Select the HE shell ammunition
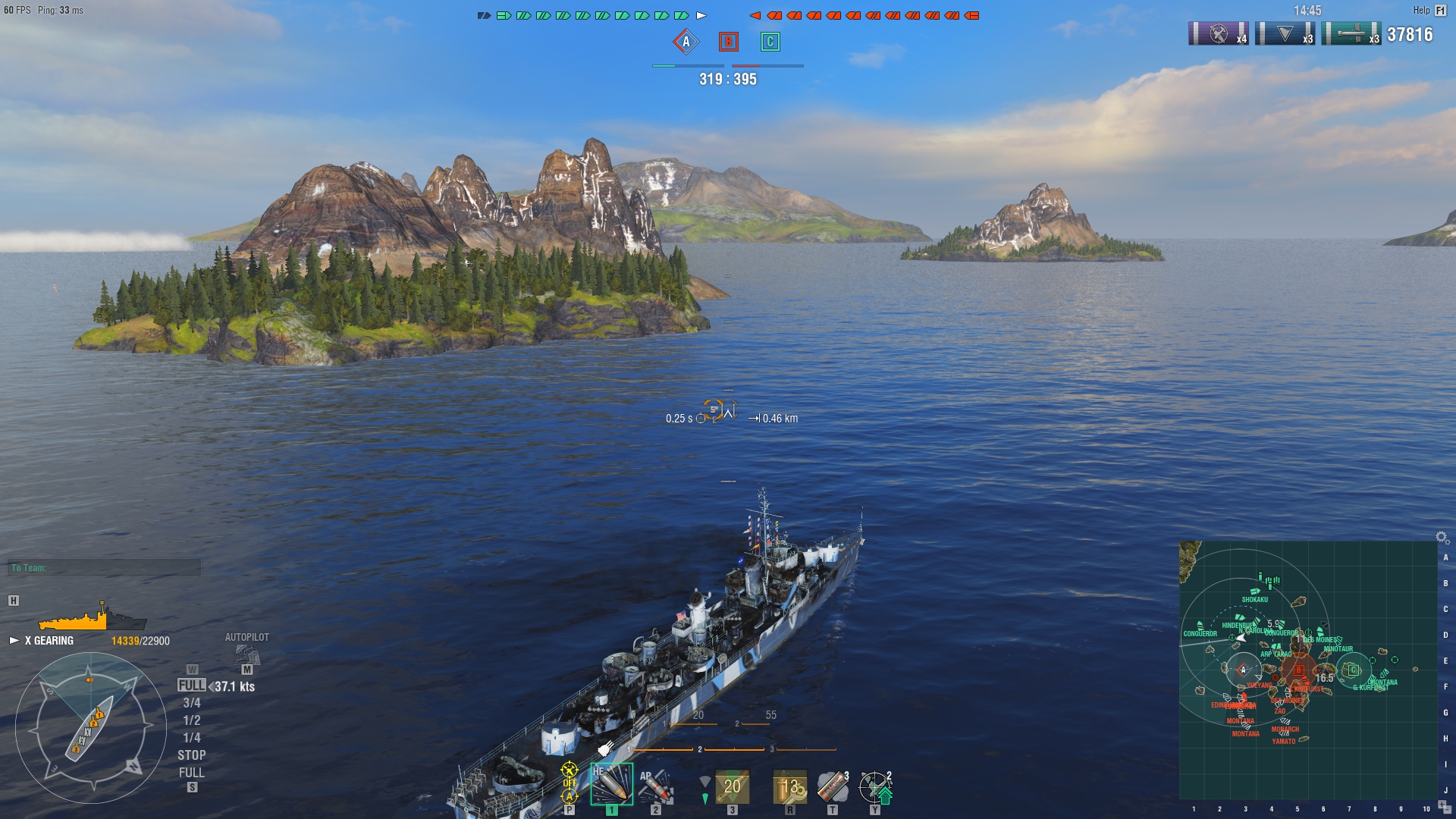This screenshot has height=819, width=1456. click(611, 785)
